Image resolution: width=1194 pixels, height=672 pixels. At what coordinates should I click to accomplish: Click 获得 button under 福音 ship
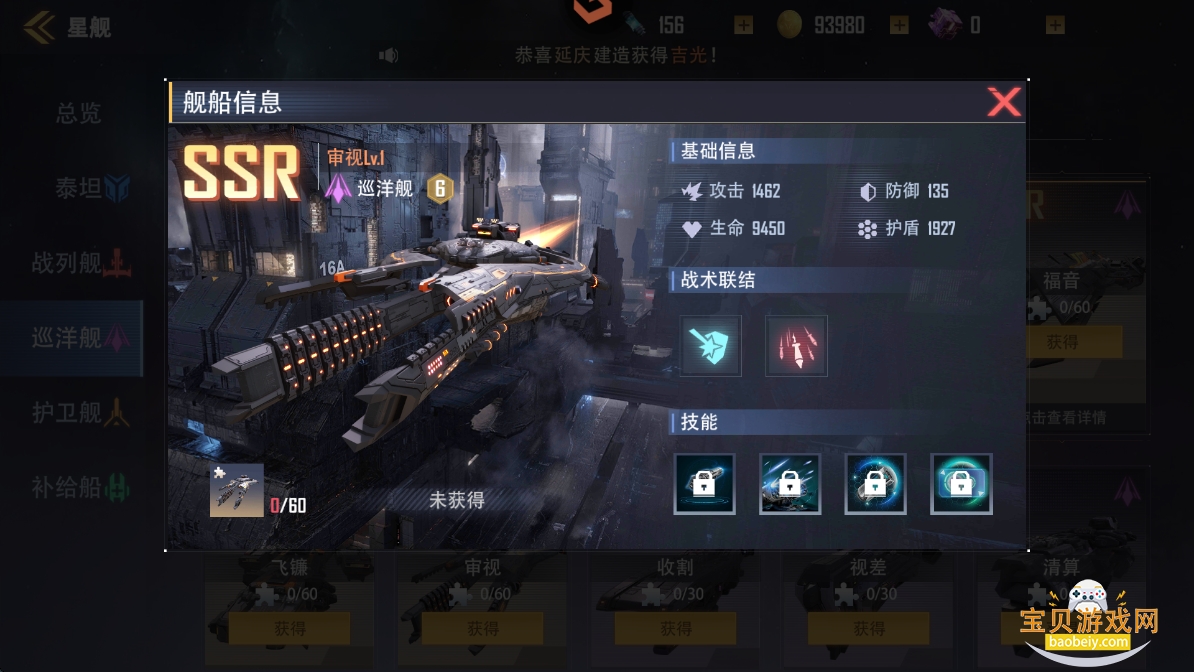pos(1061,342)
